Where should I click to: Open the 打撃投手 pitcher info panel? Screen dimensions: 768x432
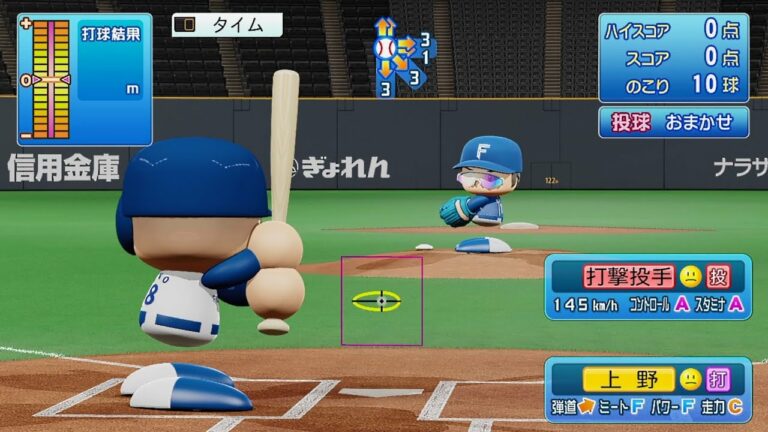tap(648, 287)
